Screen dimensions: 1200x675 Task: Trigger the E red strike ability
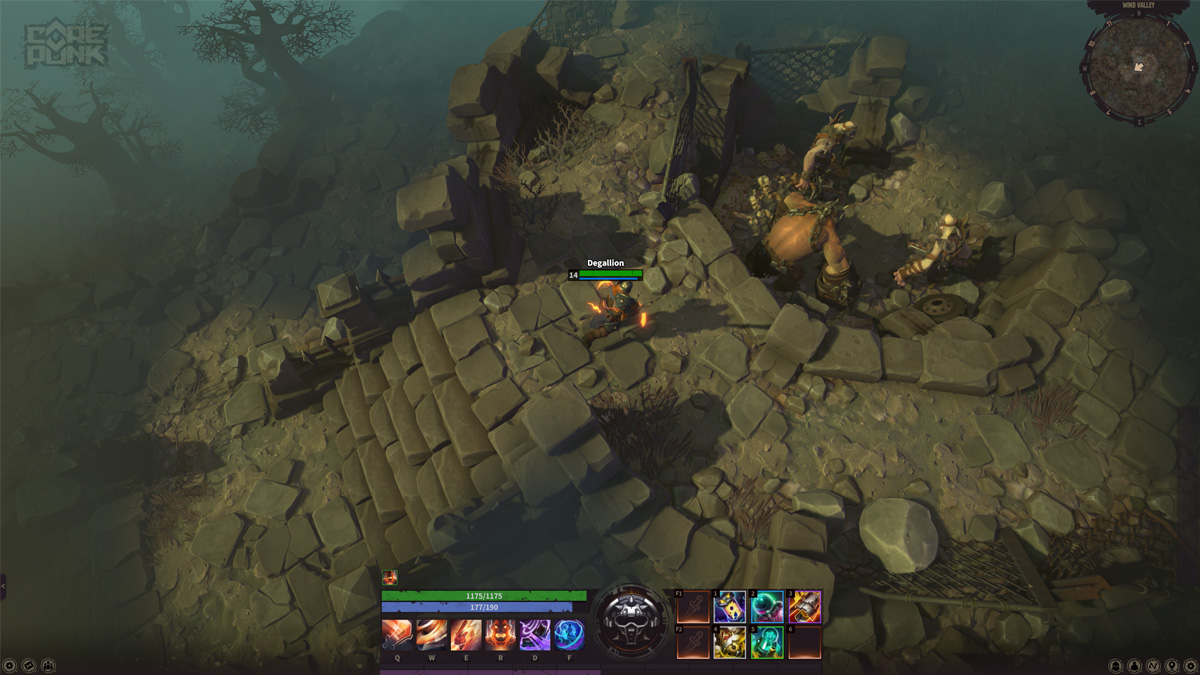[466, 634]
